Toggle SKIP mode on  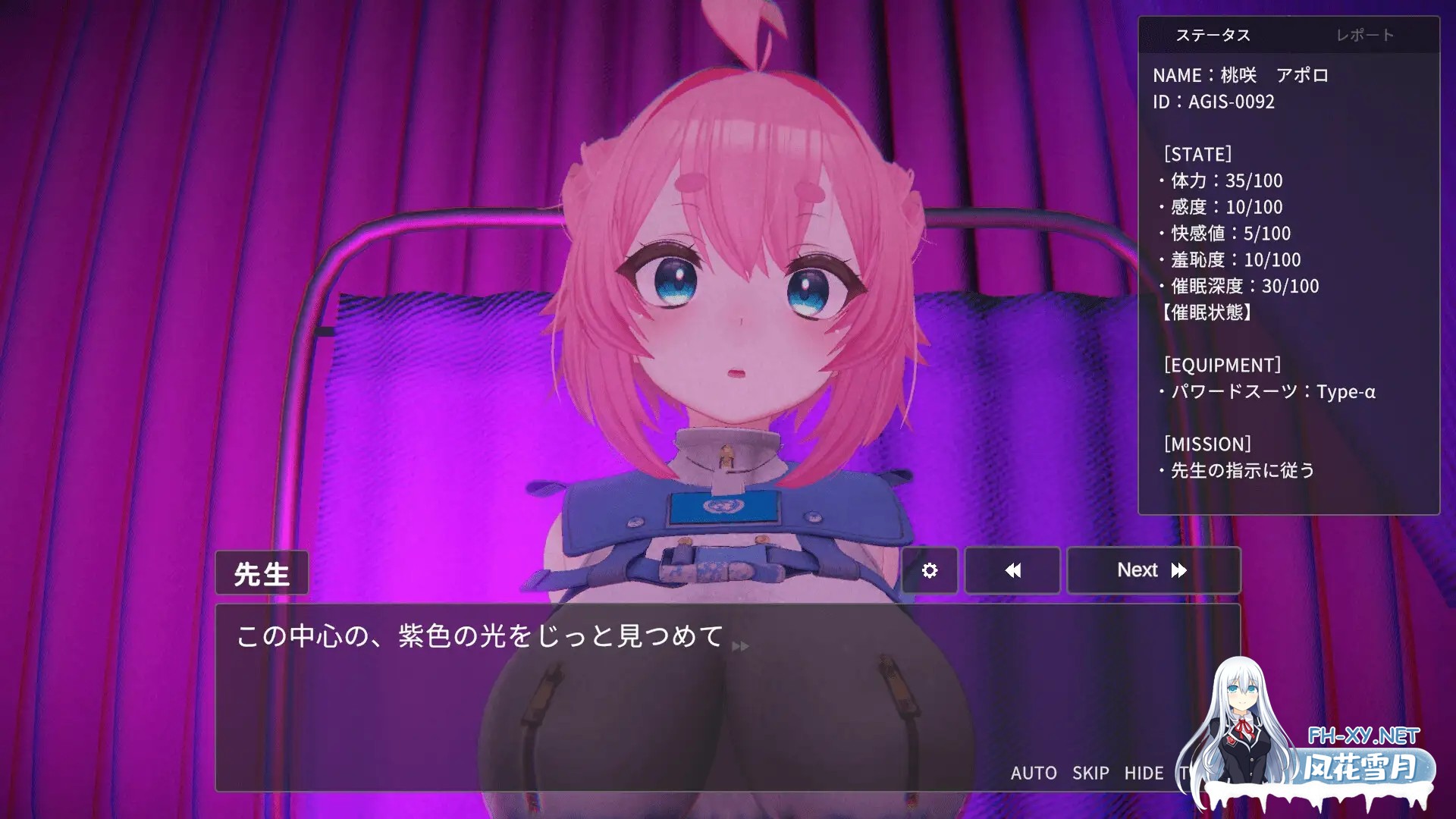[x=1090, y=773]
